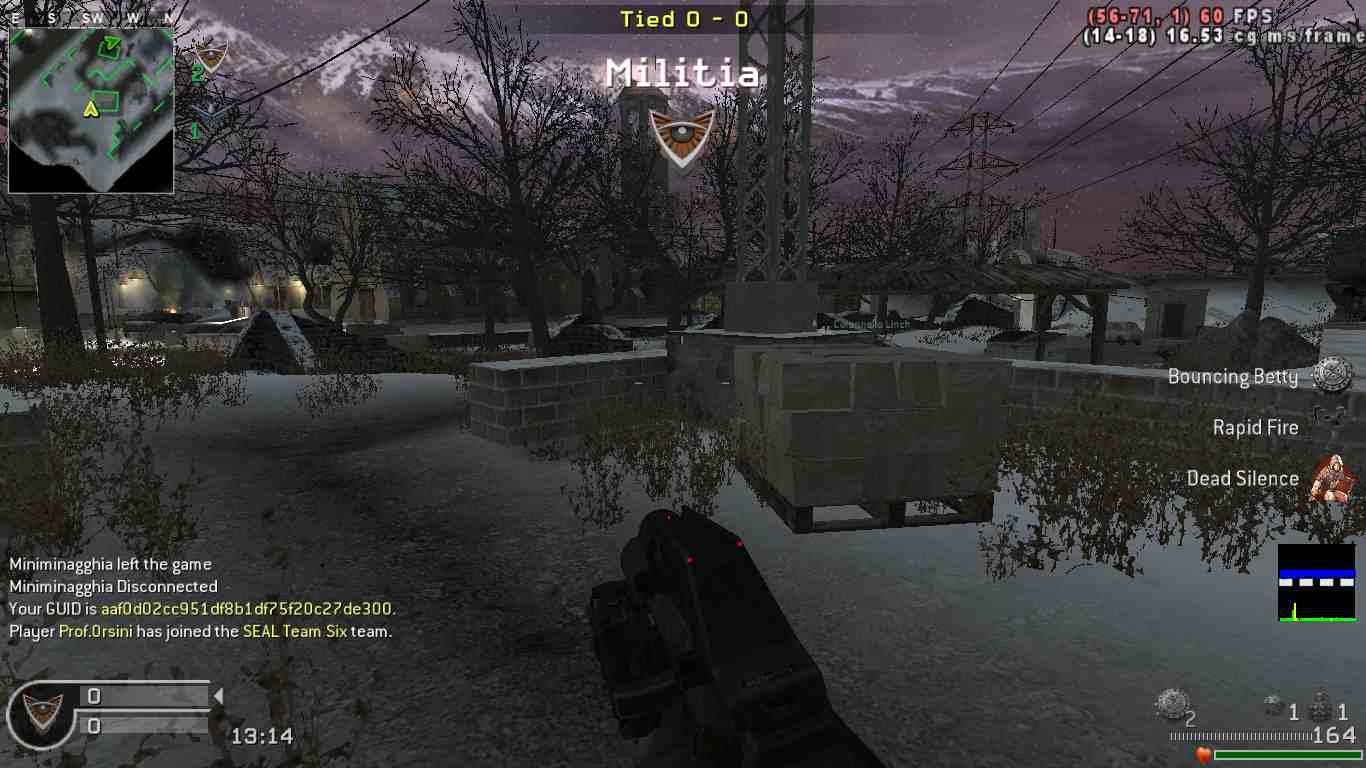1366x768 pixels.
Task: Click the team emblem beside the score bars
Action: click(42, 712)
